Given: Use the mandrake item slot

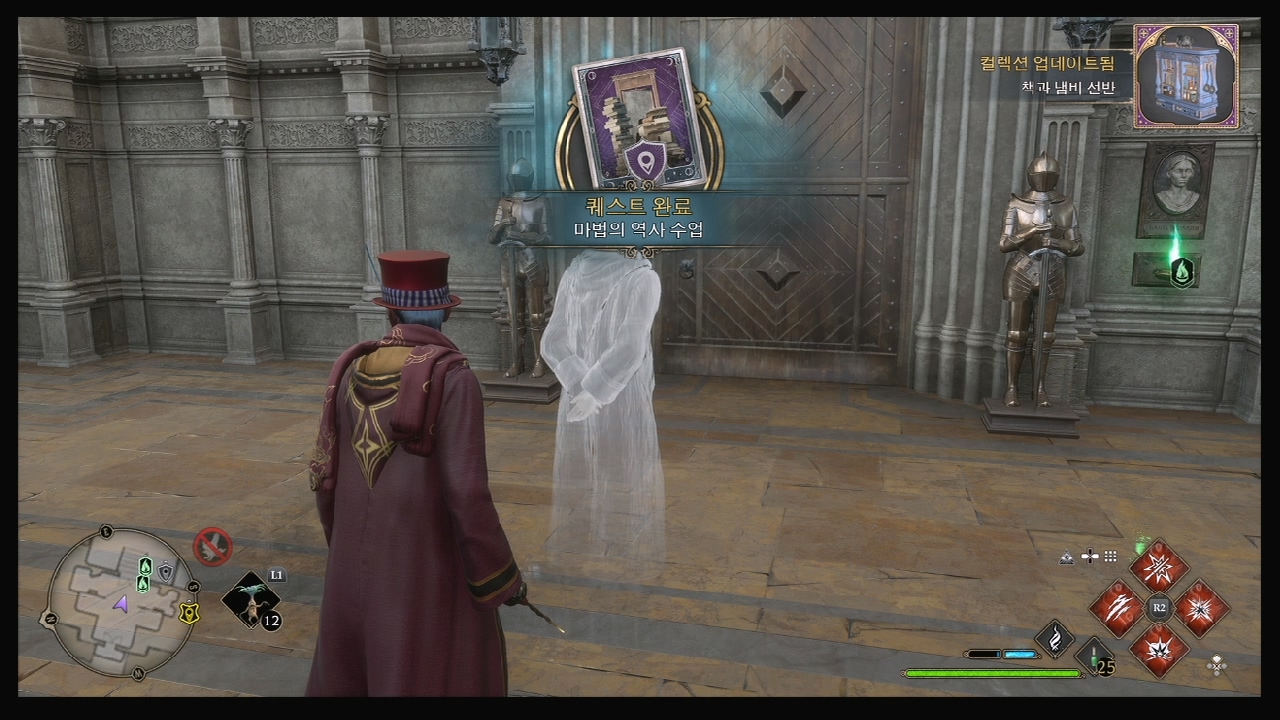Looking at the screenshot, I should point(249,602).
